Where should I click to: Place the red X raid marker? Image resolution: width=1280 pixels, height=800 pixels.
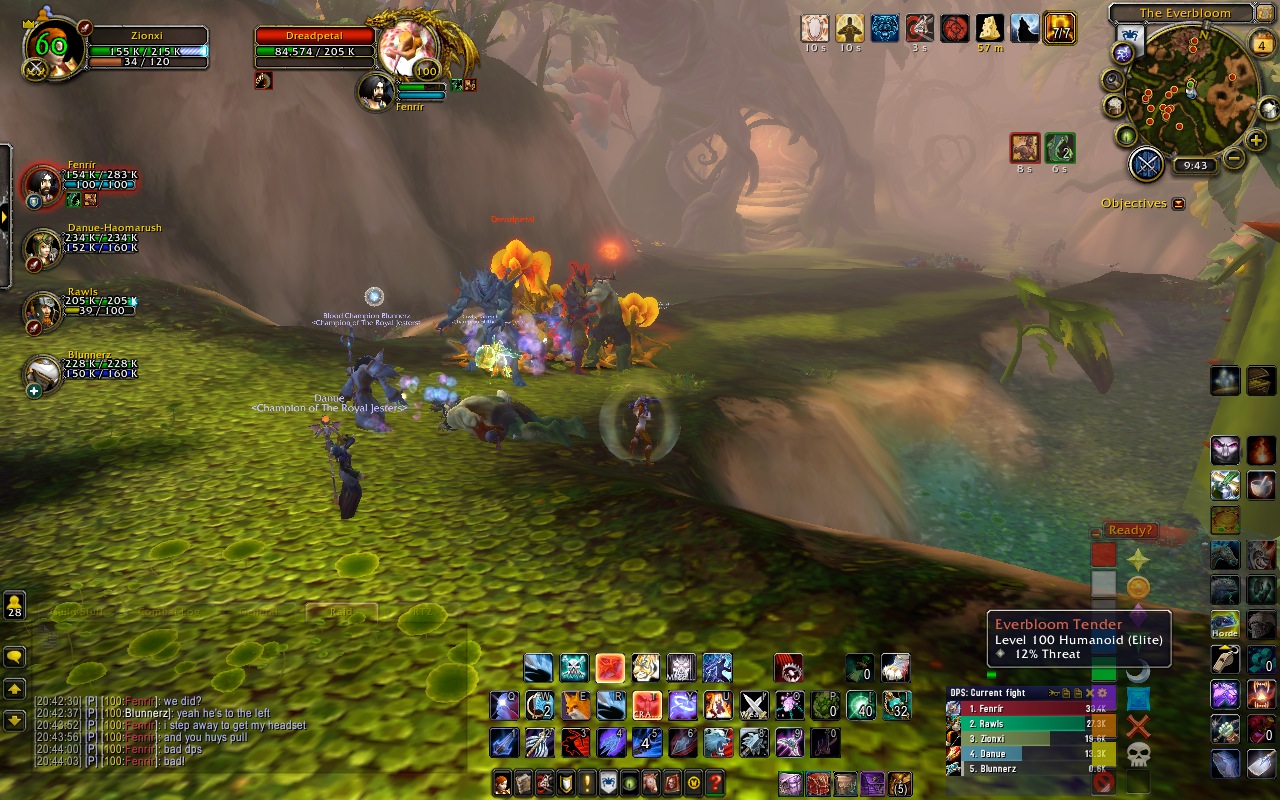tap(1138, 726)
